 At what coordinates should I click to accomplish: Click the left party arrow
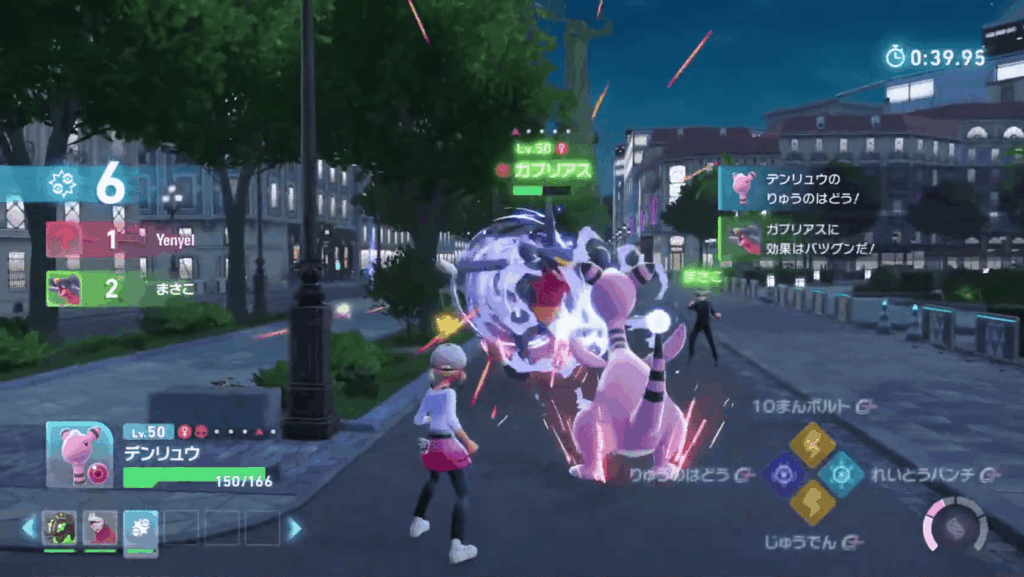pos(29,527)
